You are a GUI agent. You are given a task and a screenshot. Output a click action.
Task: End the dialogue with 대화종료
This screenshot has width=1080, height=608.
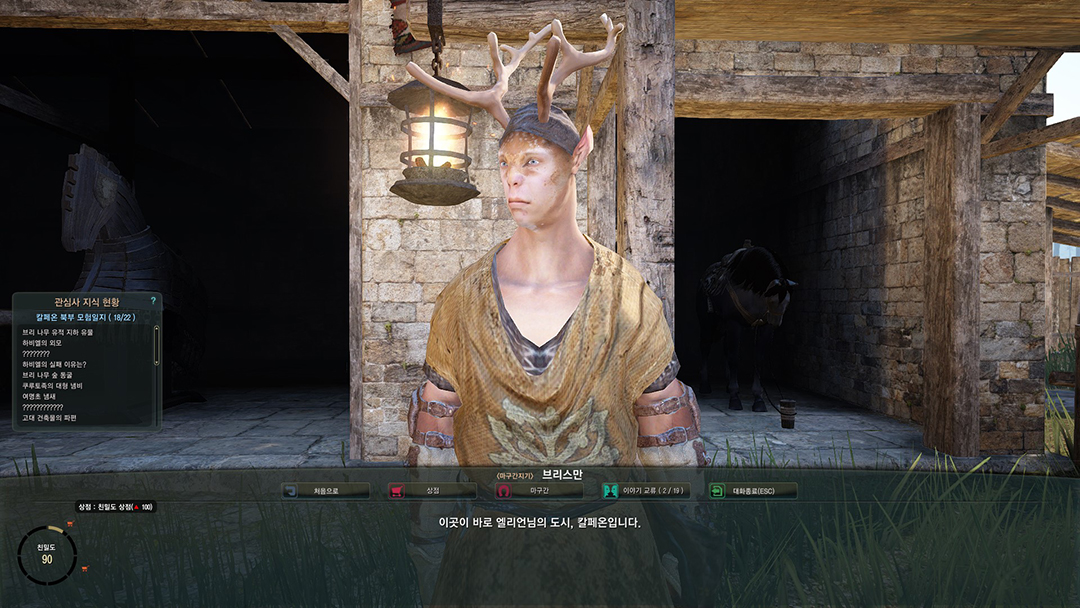752,491
